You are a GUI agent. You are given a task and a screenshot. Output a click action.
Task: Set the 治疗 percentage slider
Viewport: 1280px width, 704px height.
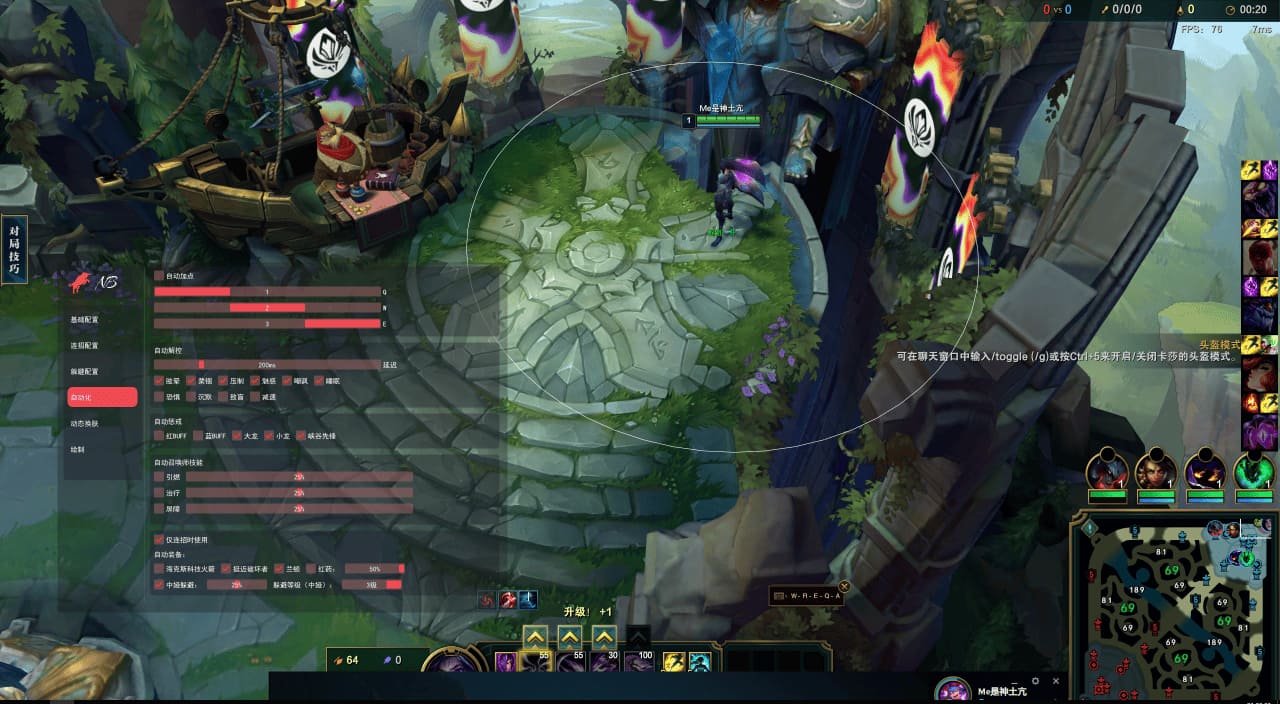coord(299,493)
